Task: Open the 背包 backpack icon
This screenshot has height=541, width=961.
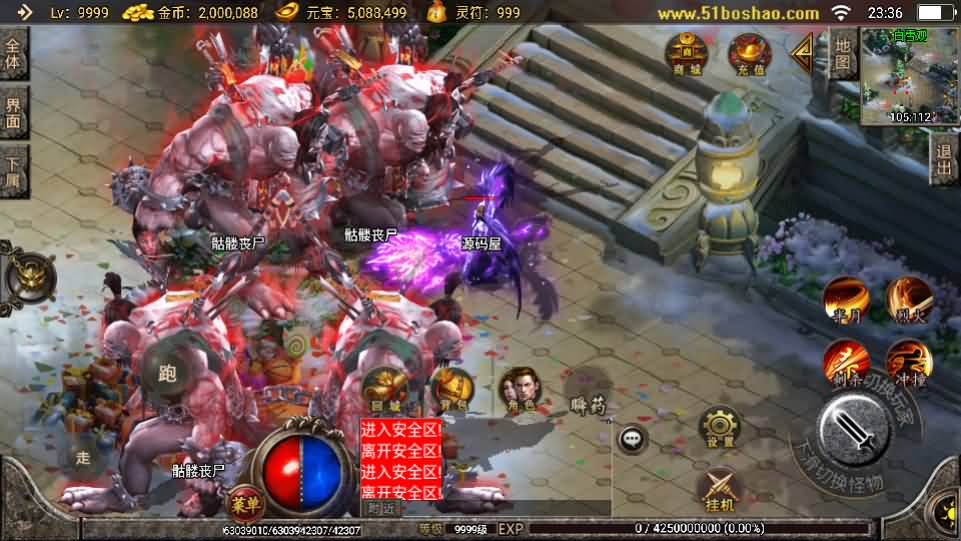Action: [x=452, y=388]
